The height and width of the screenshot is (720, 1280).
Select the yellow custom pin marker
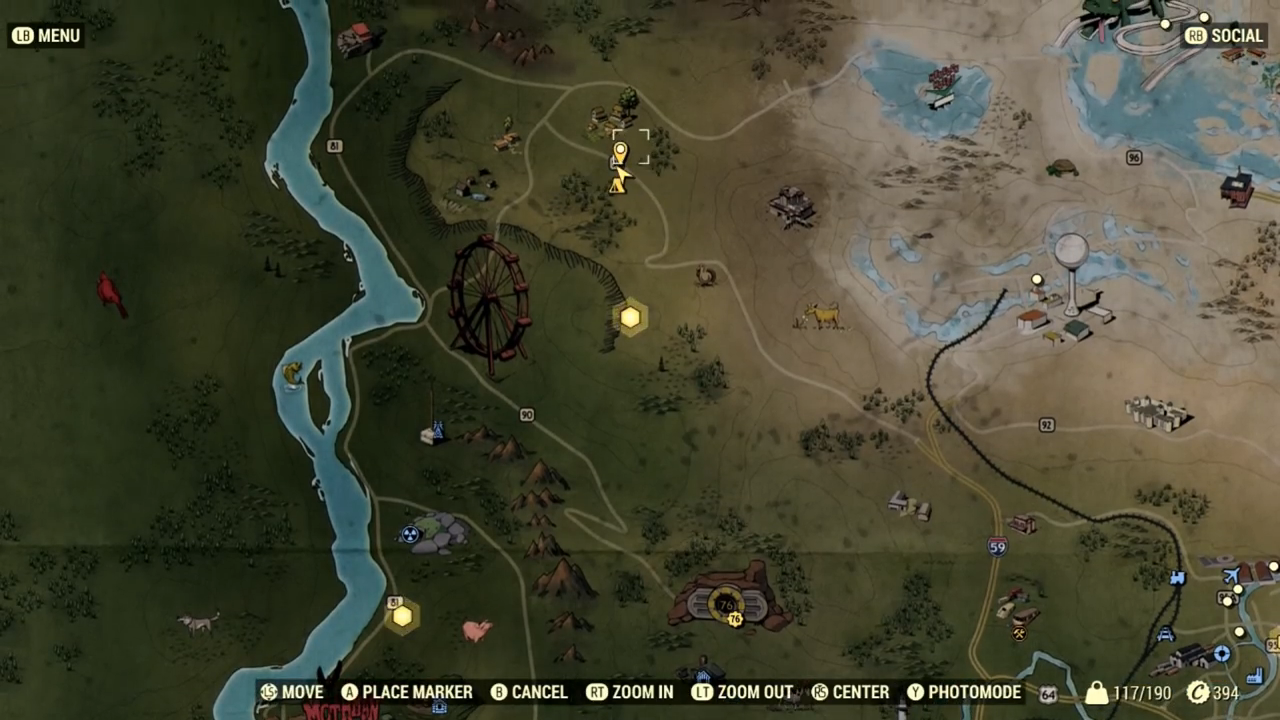620,153
